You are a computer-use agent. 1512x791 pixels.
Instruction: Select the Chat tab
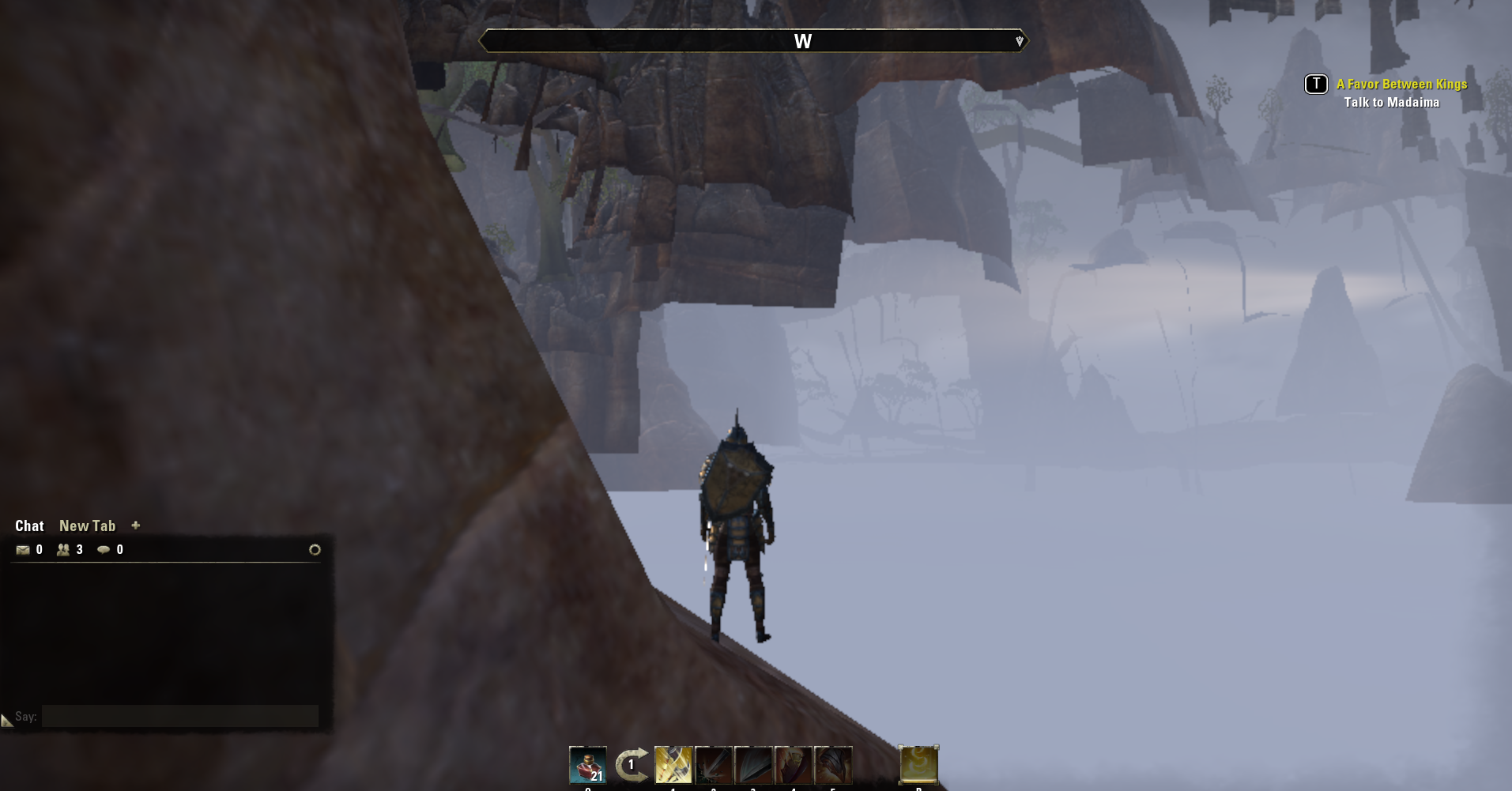pos(30,525)
